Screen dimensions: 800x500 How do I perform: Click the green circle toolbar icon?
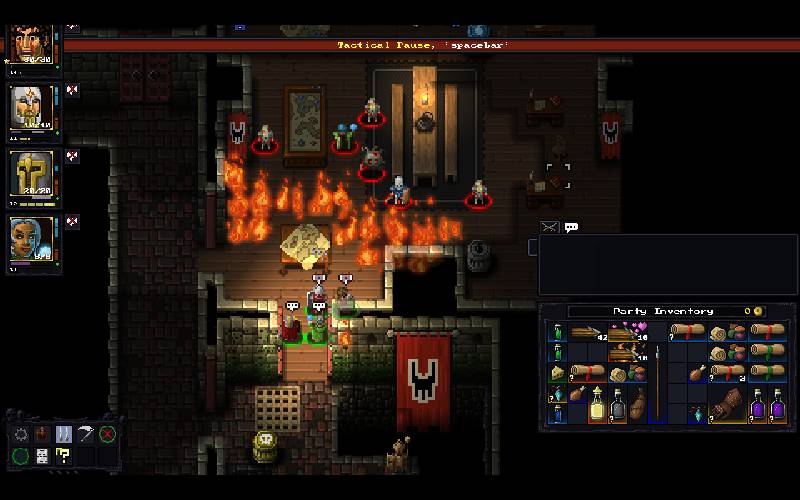pos(21,456)
